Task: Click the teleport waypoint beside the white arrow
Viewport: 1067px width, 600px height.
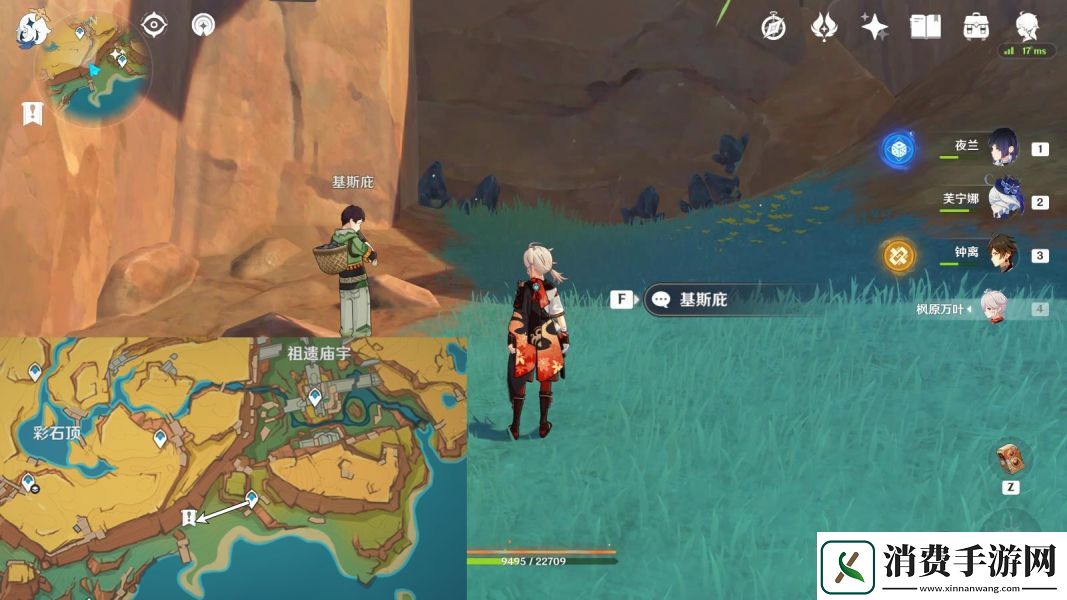Action: click(252, 496)
